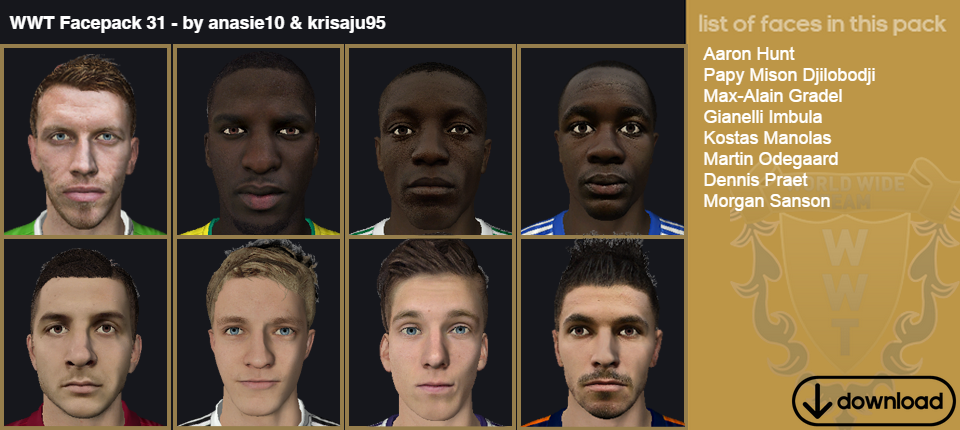The height and width of the screenshot is (430, 960).
Task: Open the face thumbnail with blue and white collar
Action: click(x=601, y=140)
